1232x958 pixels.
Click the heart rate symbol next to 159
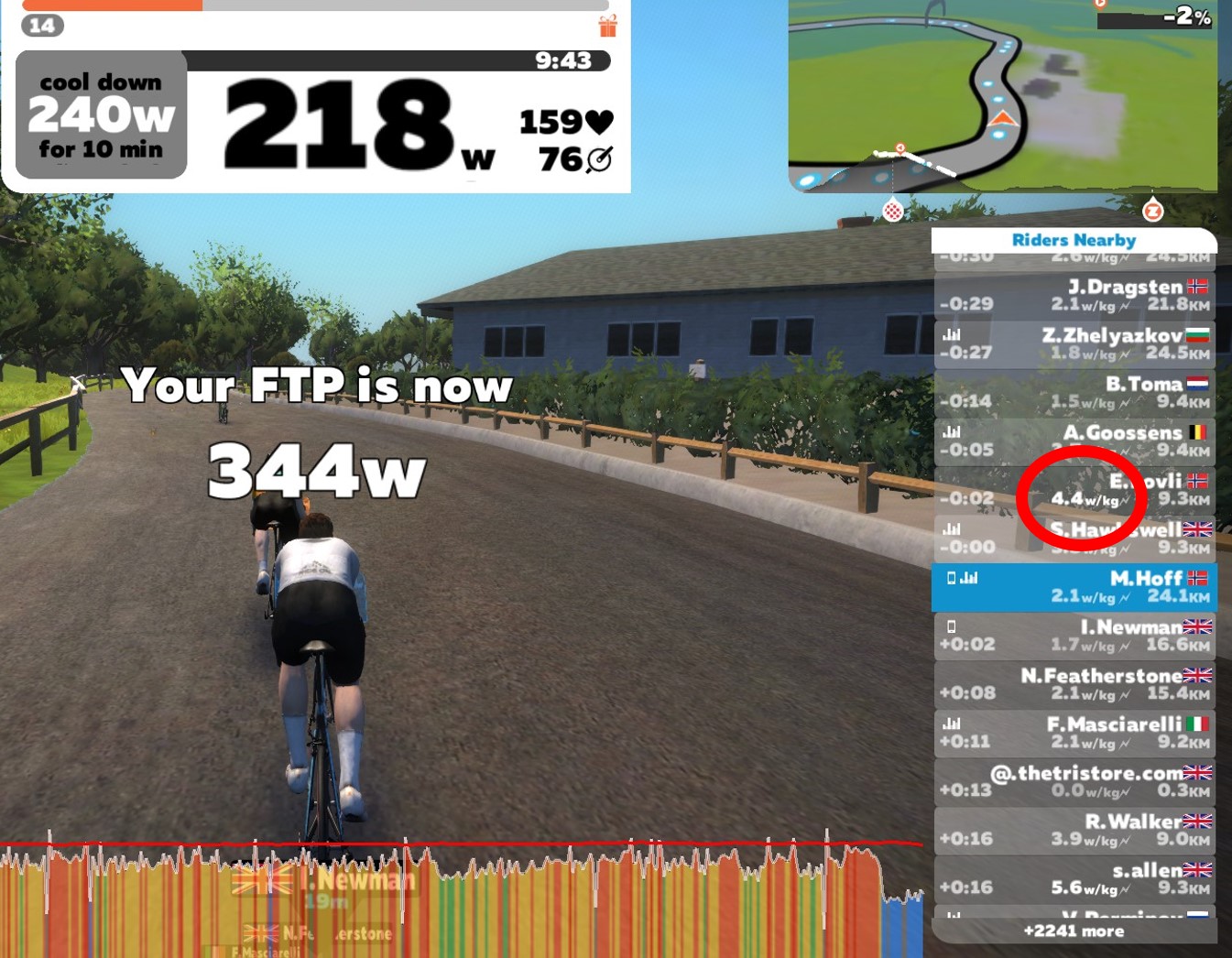598,121
